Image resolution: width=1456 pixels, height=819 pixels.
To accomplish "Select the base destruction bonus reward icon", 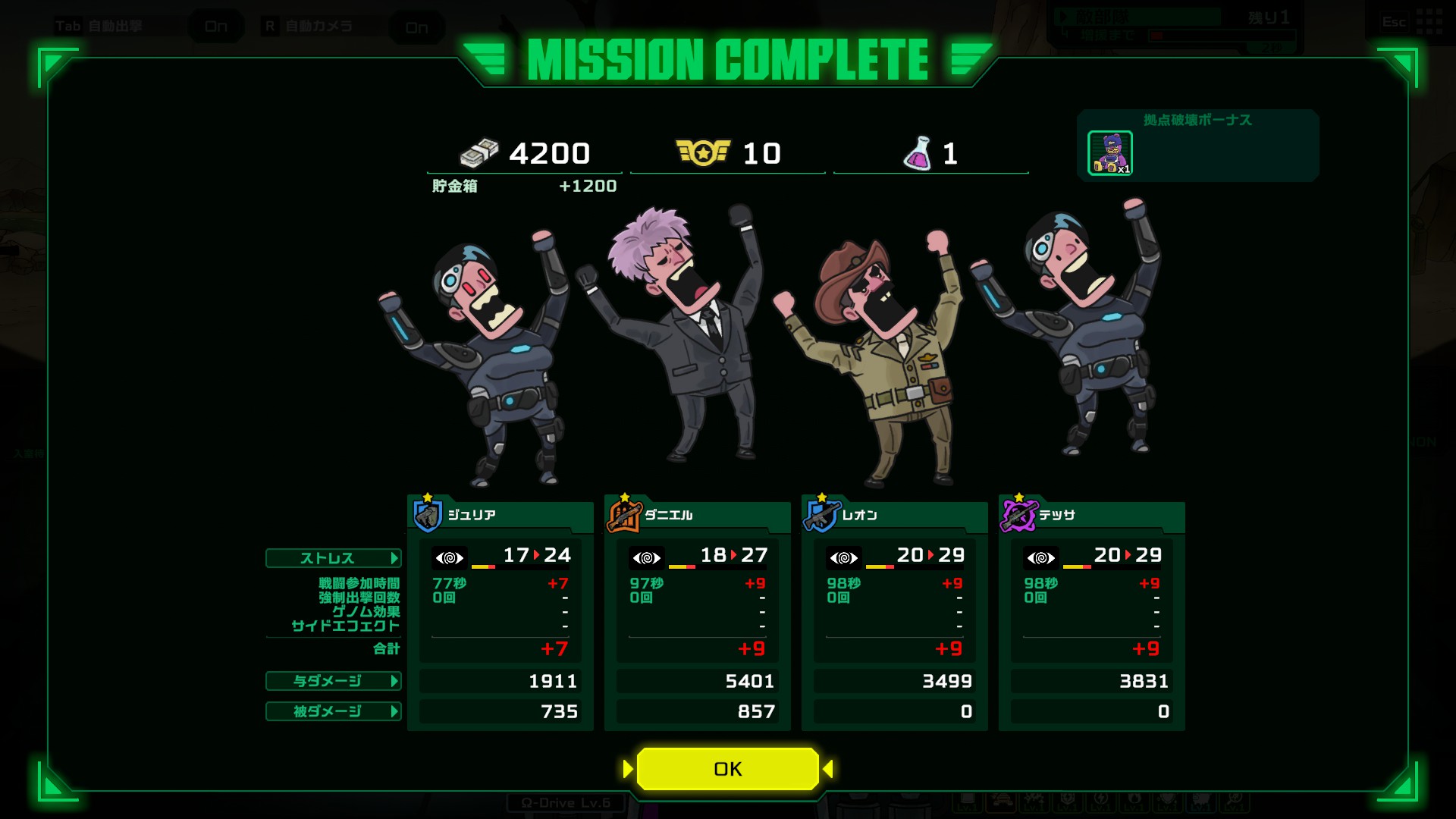I will [x=1110, y=153].
